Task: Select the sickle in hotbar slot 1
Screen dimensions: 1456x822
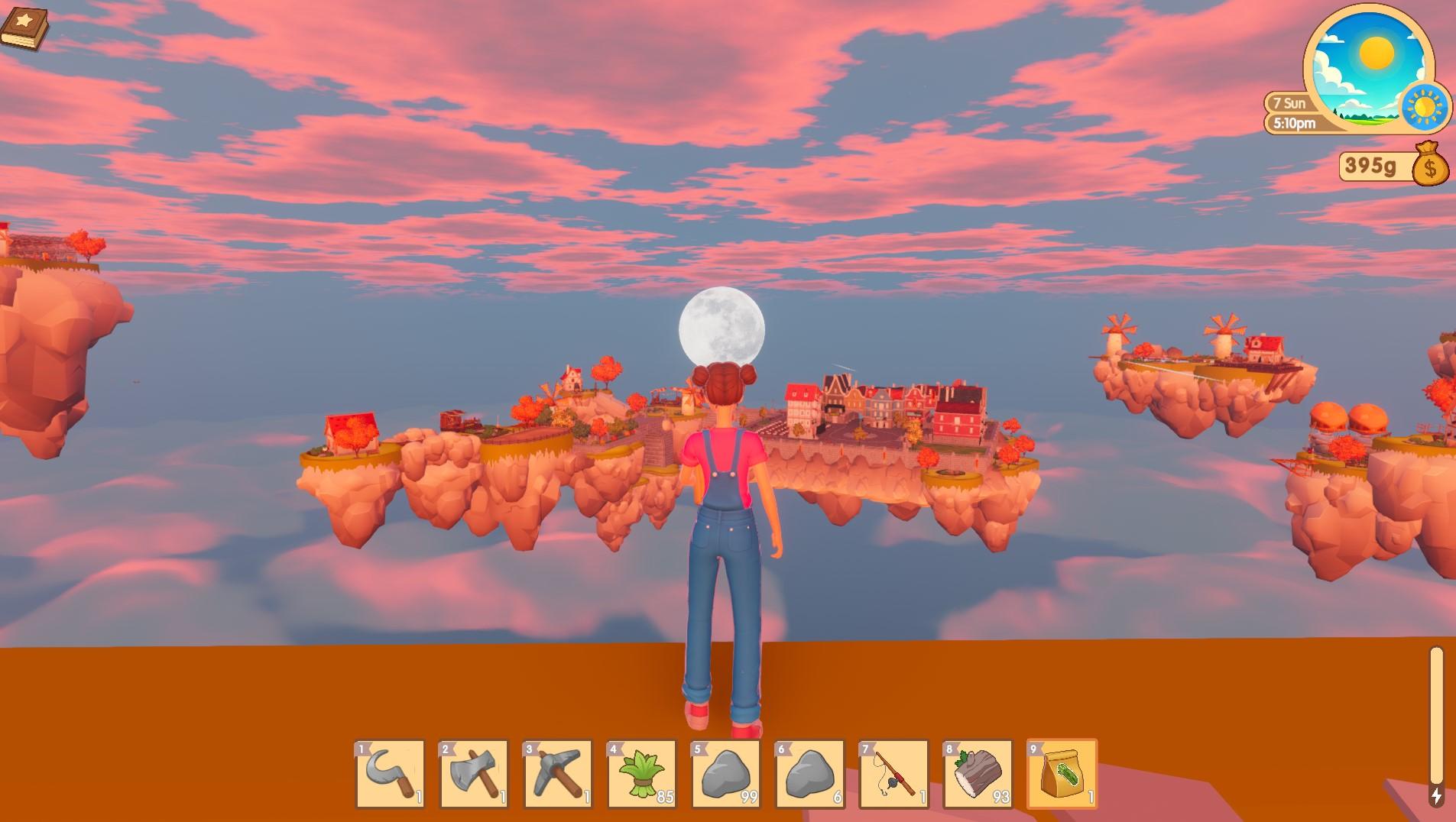Action: click(x=392, y=775)
